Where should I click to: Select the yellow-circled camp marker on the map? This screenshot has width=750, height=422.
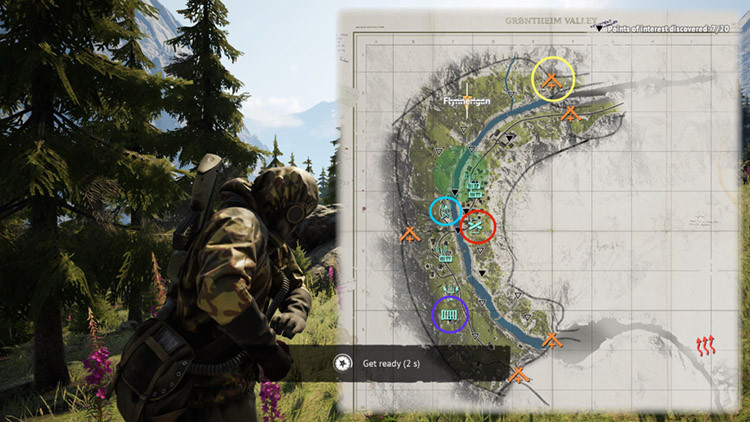(x=553, y=79)
